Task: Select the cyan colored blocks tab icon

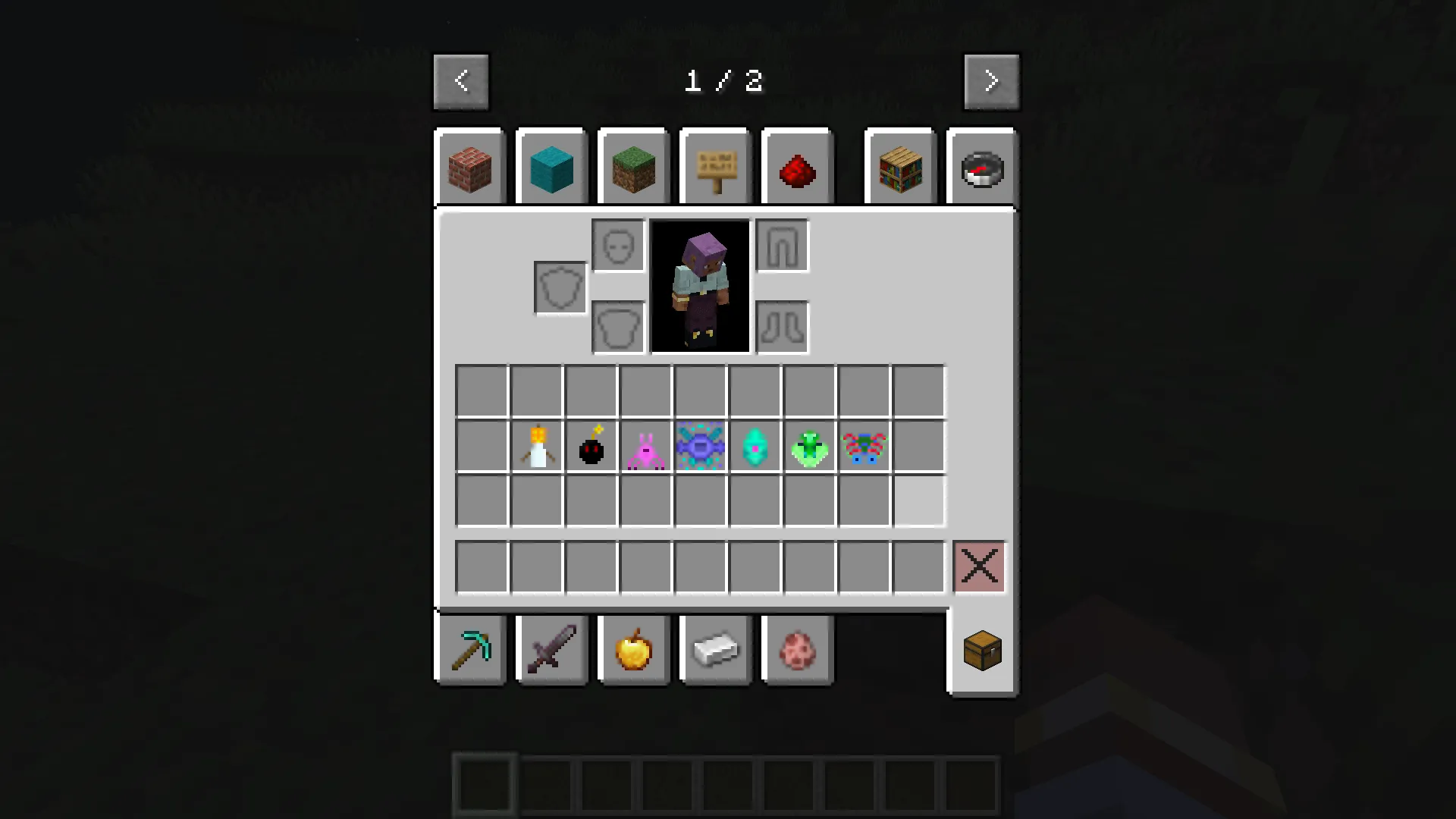Action: tap(551, 167)
